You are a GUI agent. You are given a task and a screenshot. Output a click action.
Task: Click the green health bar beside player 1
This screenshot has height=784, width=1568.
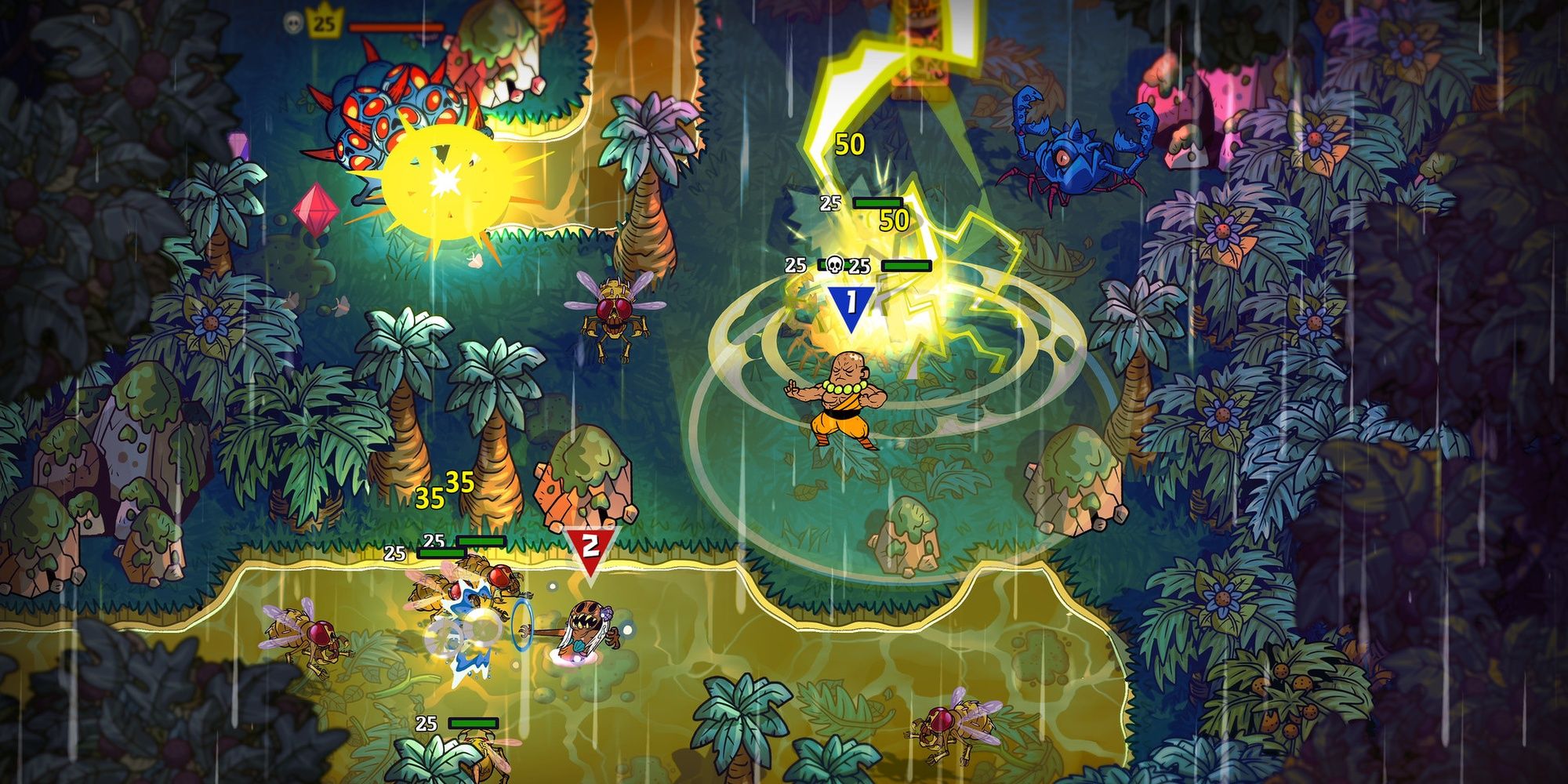pyautogui.click(x=906, y=265)
